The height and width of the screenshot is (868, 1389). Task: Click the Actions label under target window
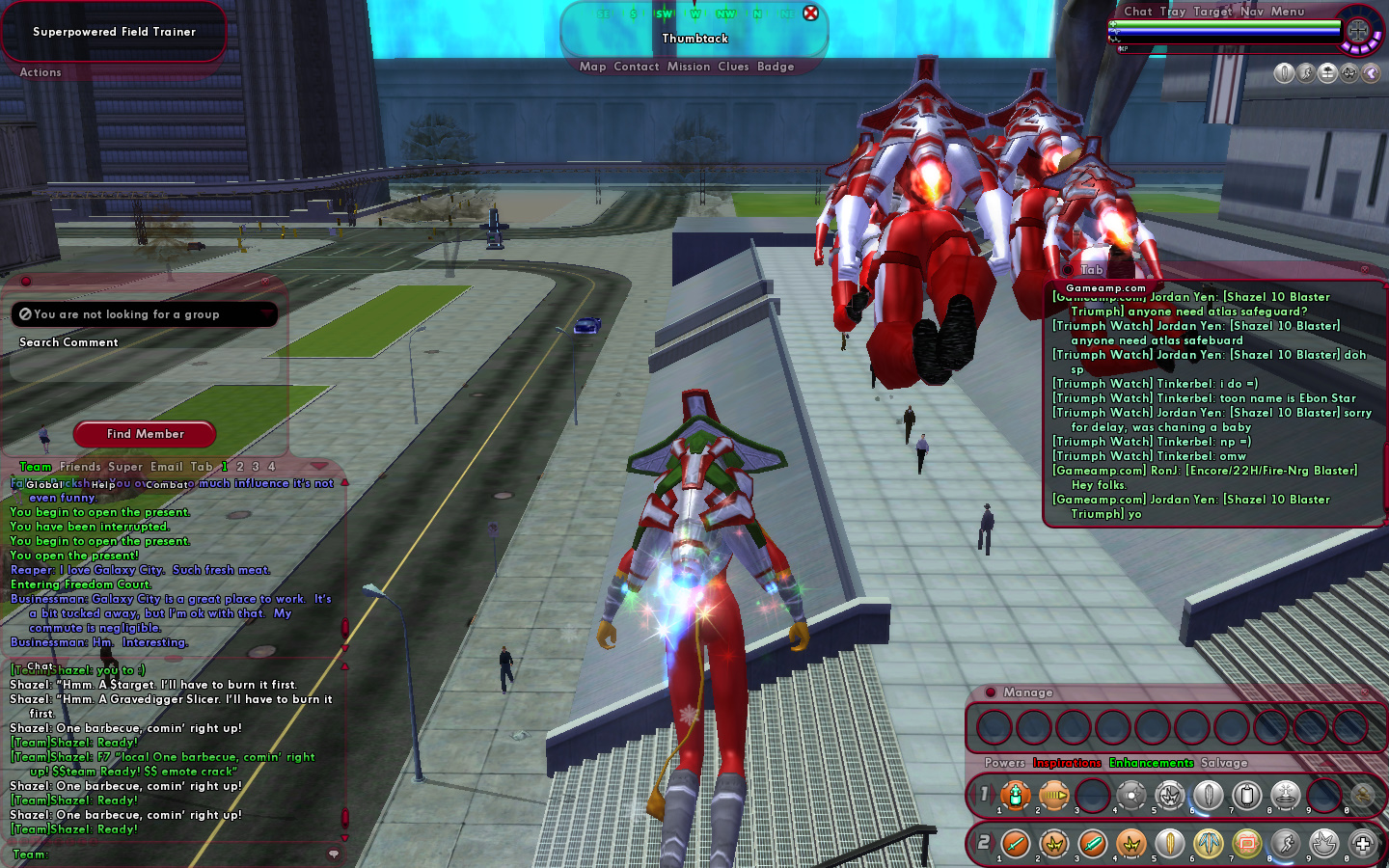click(x=41, y=72)
